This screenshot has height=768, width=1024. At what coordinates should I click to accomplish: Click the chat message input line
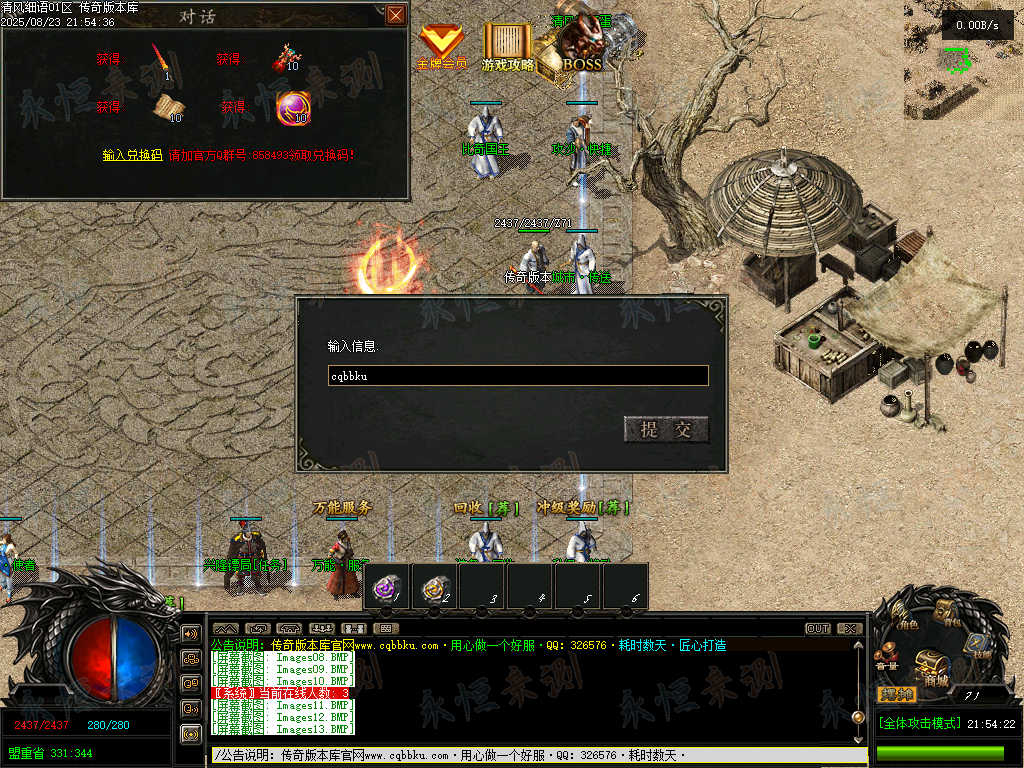pos(530,756)
